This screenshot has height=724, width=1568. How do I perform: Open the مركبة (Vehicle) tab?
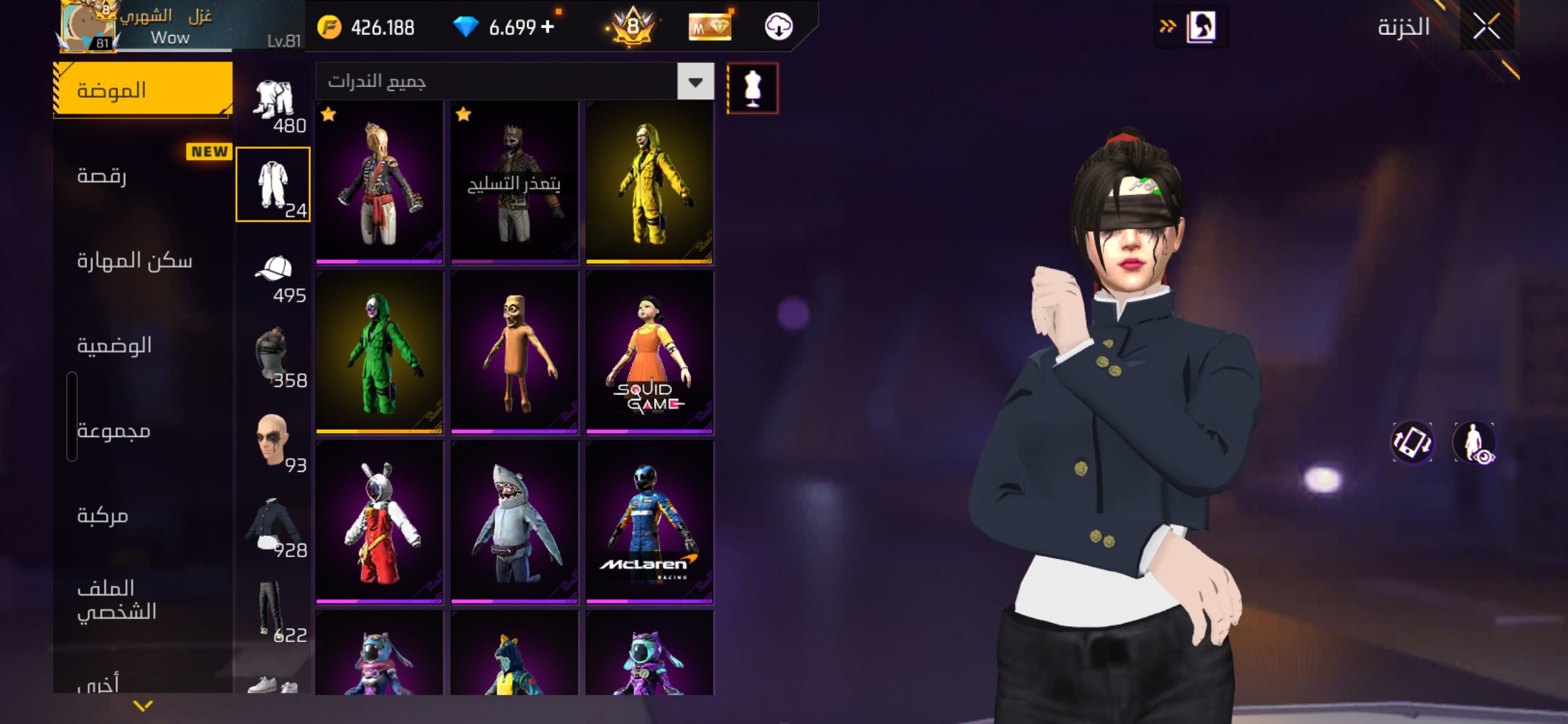click(x=102, y=515)
